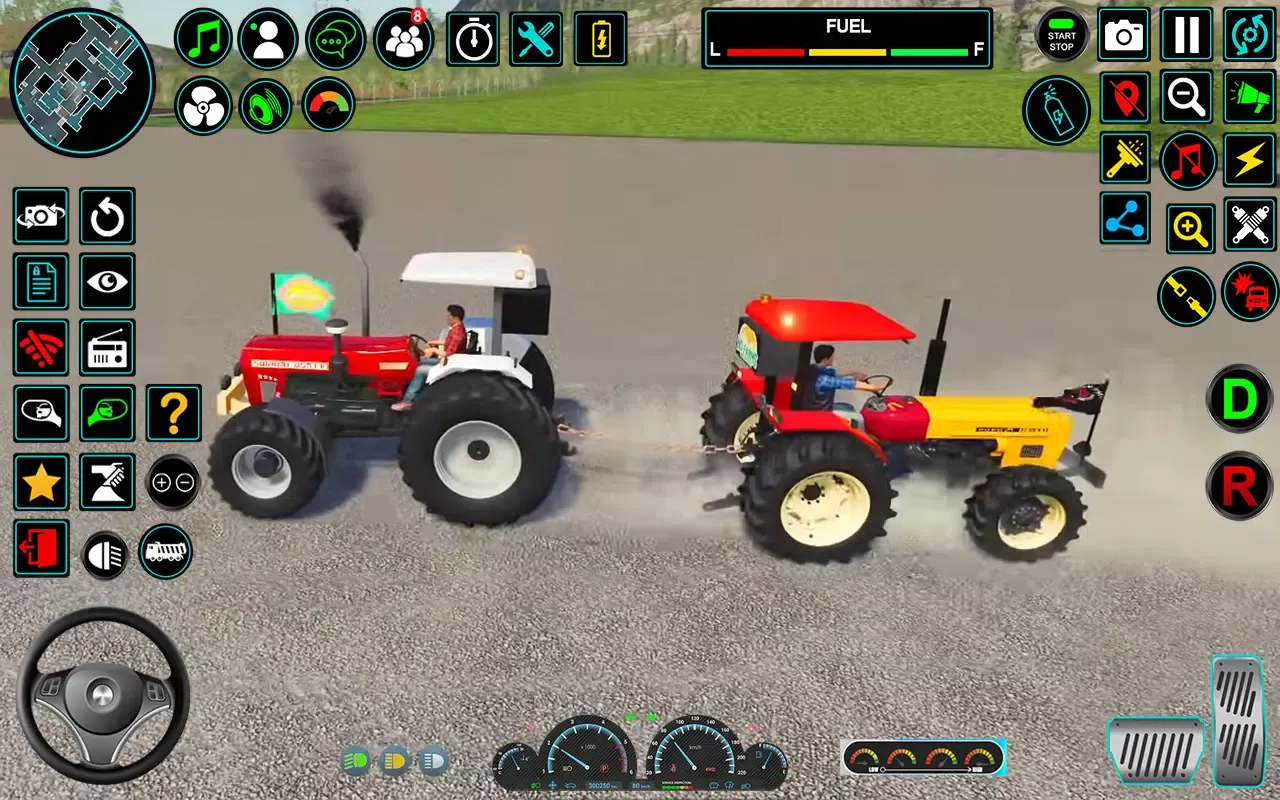
Task: Open the help question mark
Action: tap(172, 413)
